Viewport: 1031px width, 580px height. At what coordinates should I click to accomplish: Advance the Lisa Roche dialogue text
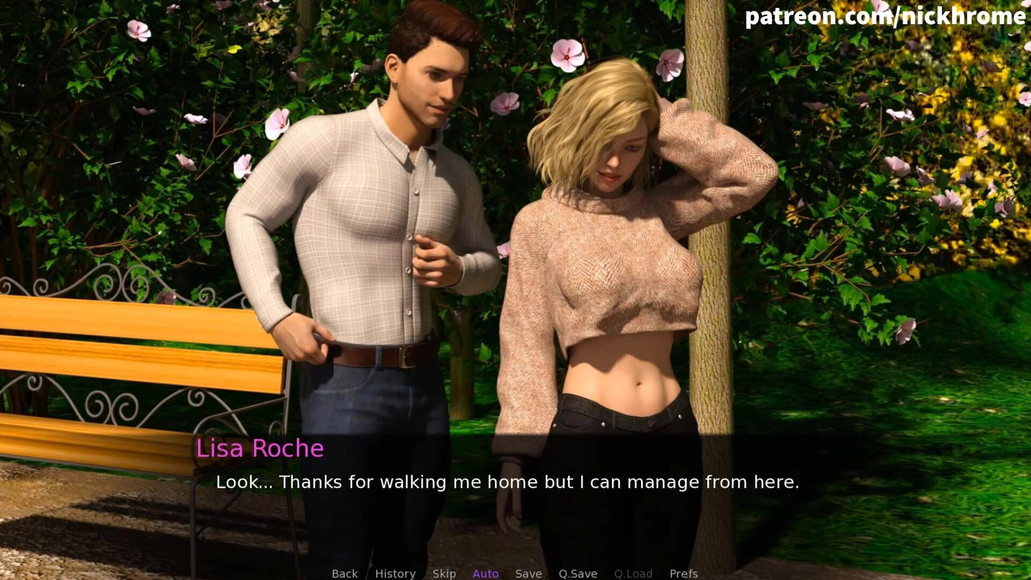[507, 482]
